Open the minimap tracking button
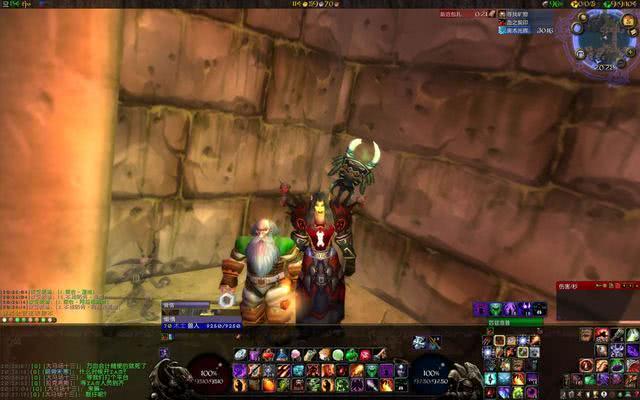 tap(577, 26)
